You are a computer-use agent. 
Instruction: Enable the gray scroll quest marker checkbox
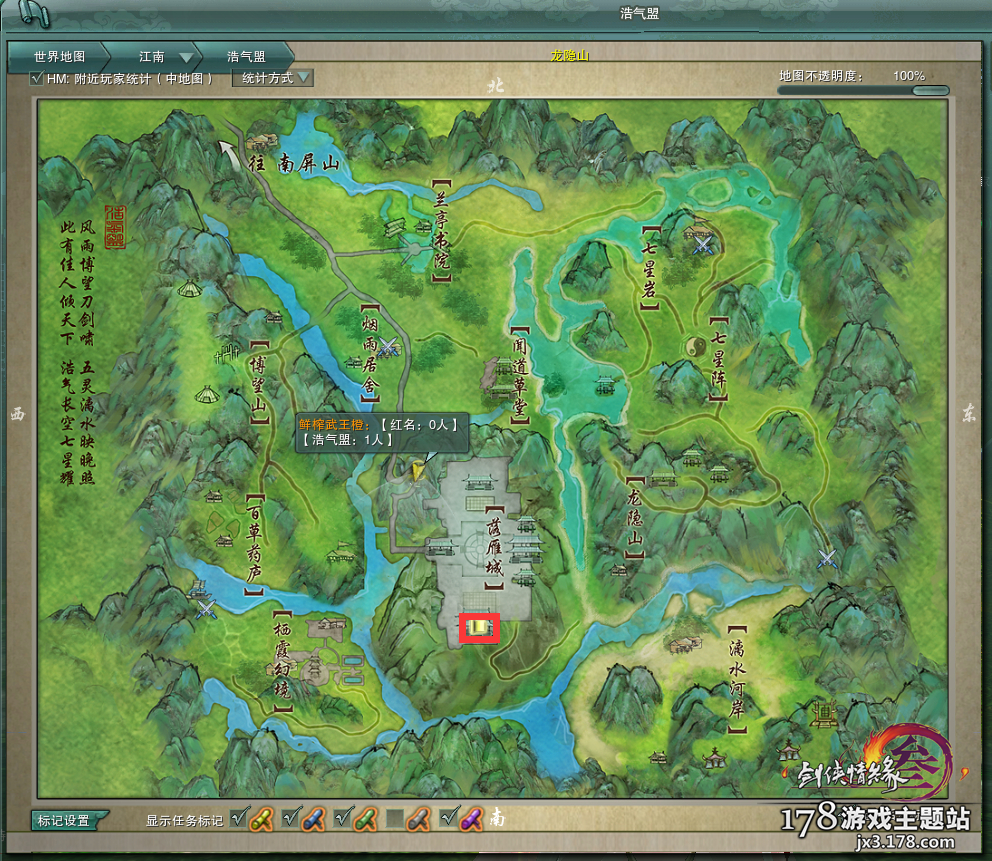coord(396,819)
